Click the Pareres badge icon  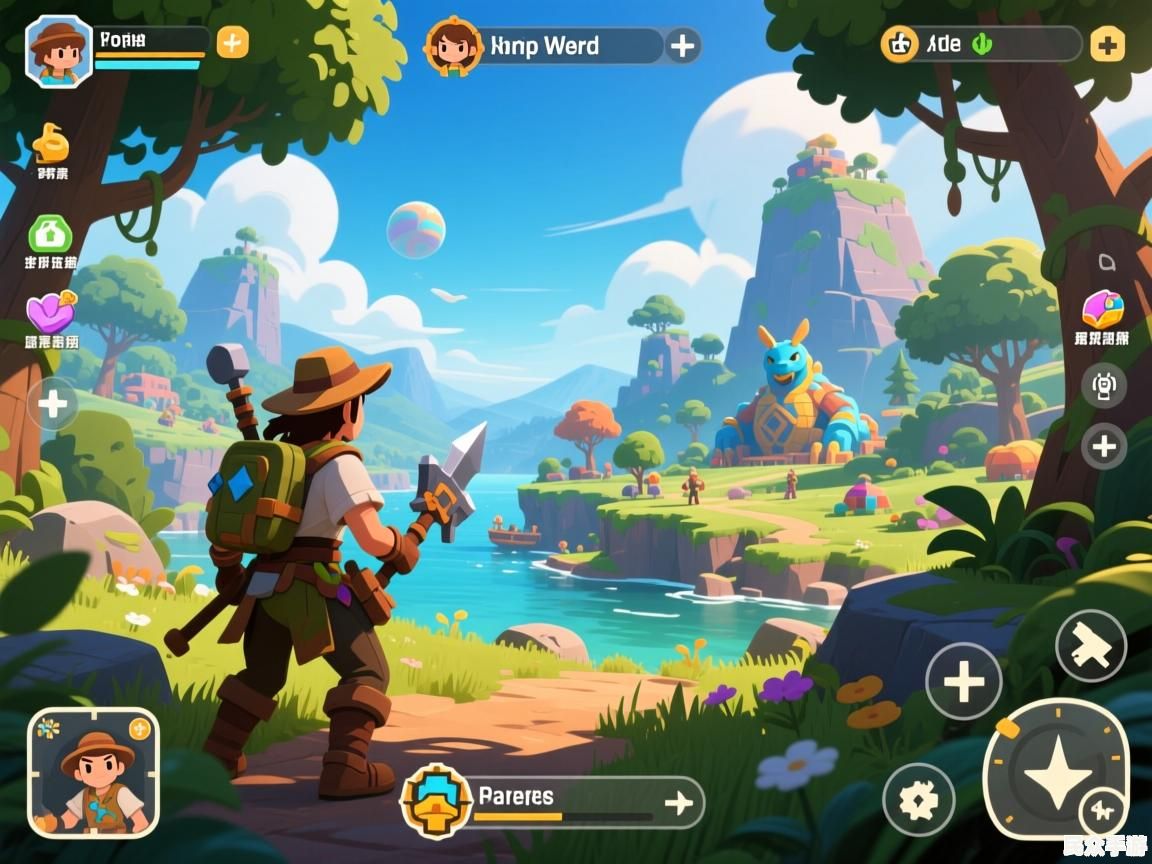pyautogui.click(x=436, y=800)
